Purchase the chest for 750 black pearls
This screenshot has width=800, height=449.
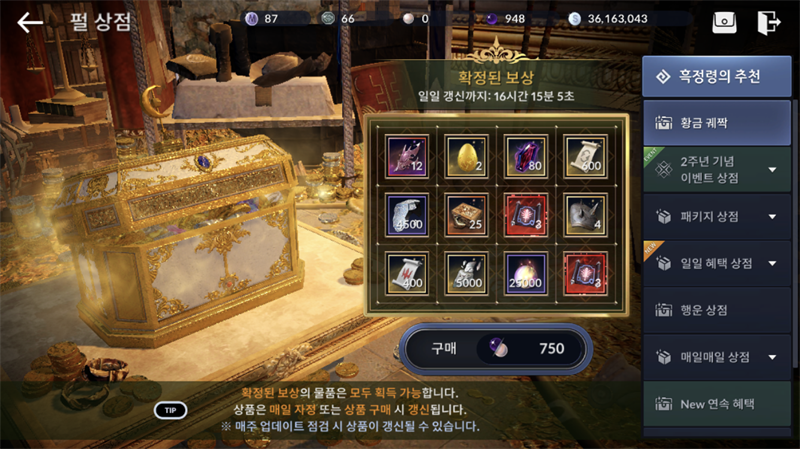(496, 349)
